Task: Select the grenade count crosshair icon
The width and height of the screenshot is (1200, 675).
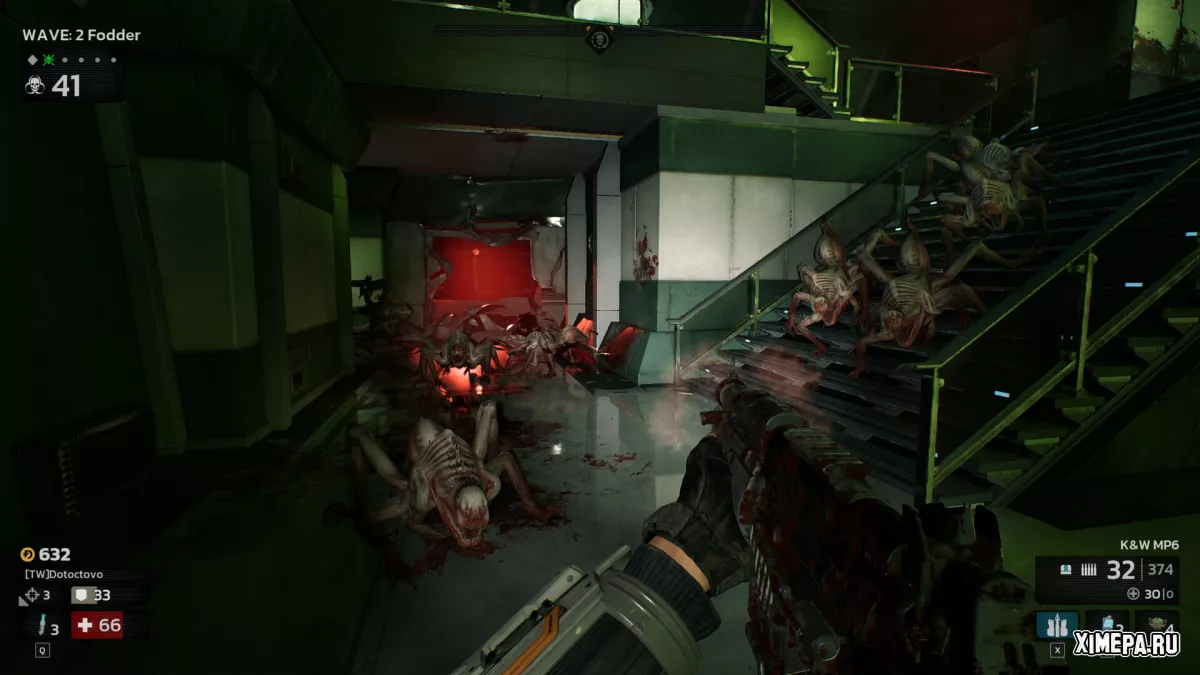Action: [x=31, y=596]
